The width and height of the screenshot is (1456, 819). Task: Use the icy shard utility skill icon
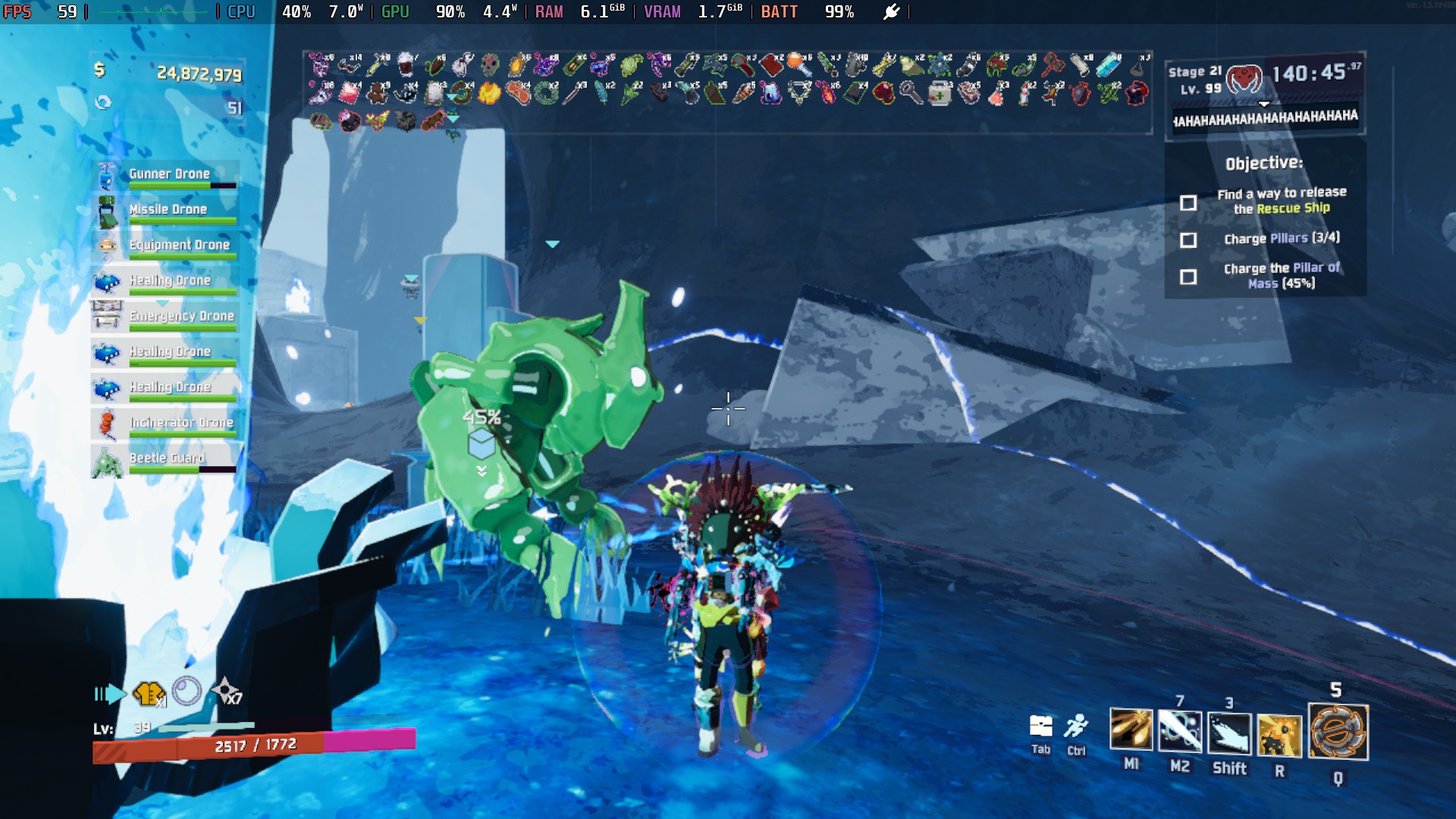click(1228, 733)
